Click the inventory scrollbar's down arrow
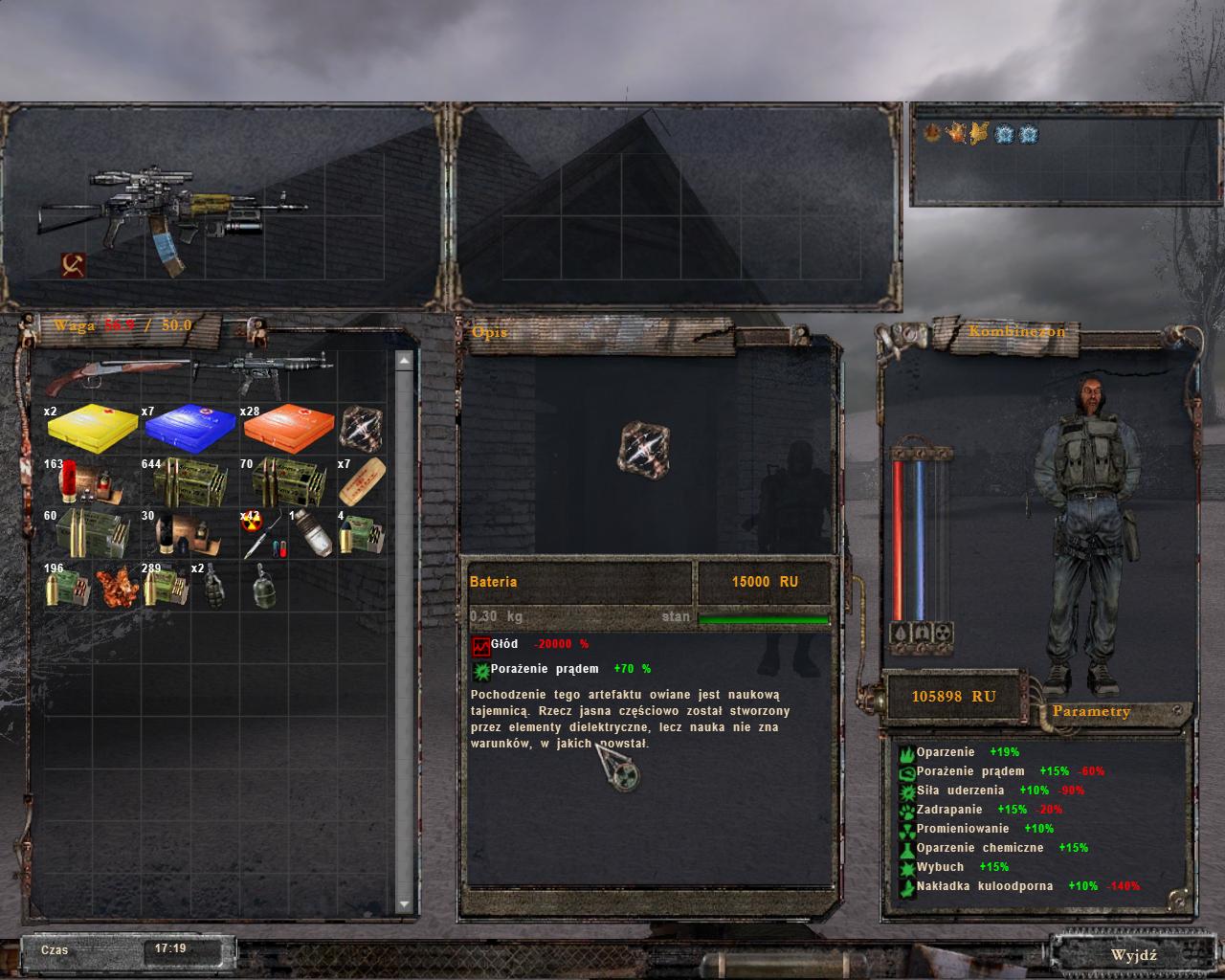 (x=403, y=904)
